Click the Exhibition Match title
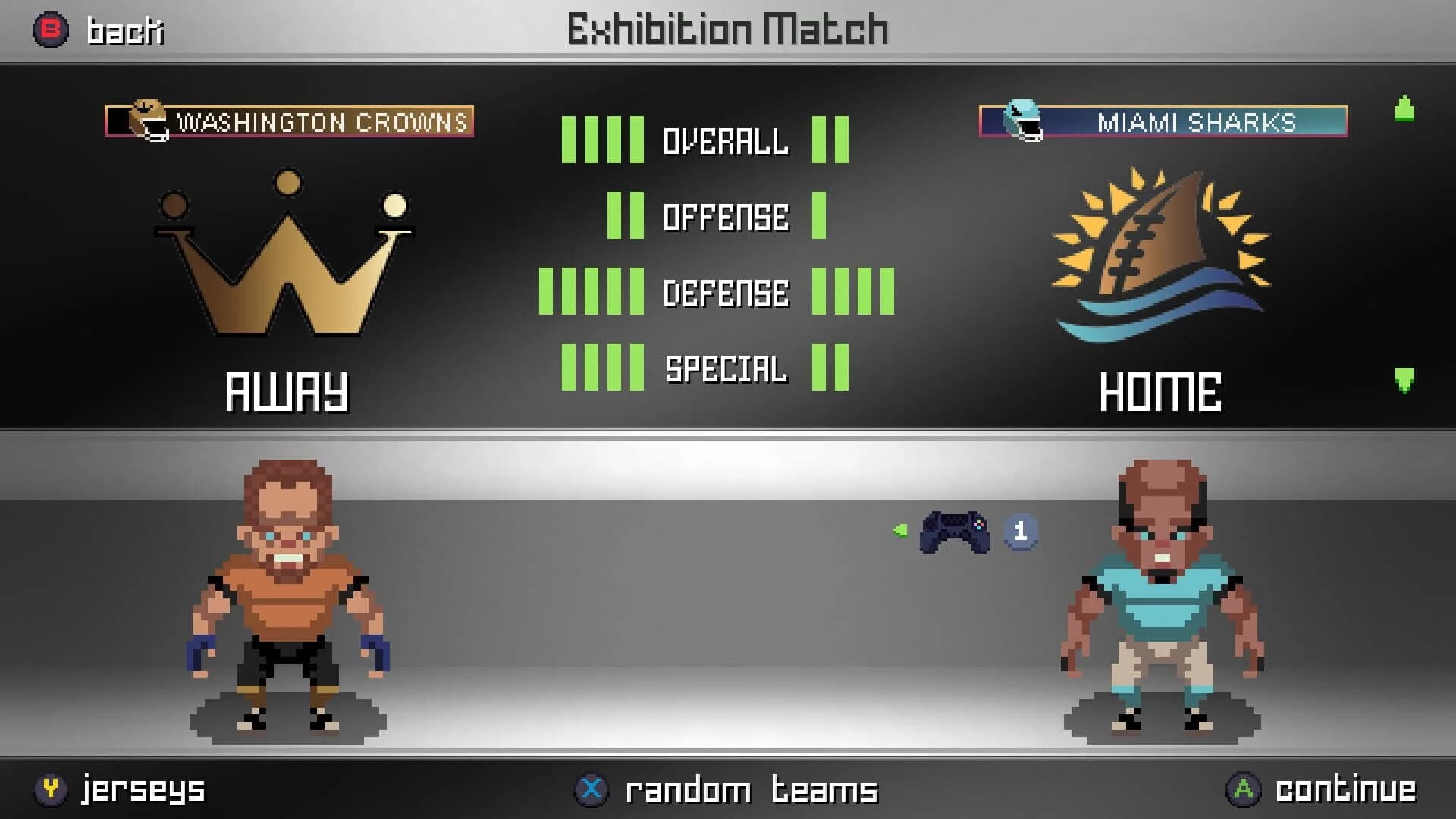The height and width of the screenshot is (819, 1456). coord(726,30)
